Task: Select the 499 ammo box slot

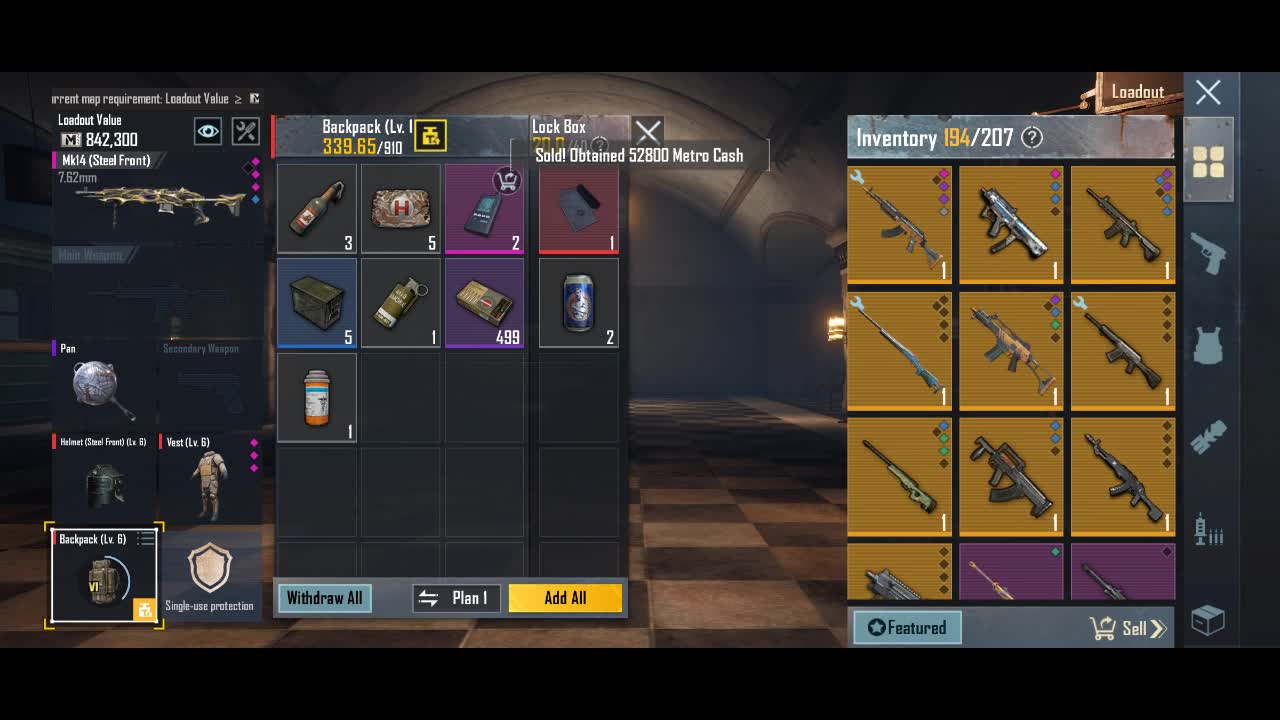Action: pyautogui.click(x=484, y=303)
